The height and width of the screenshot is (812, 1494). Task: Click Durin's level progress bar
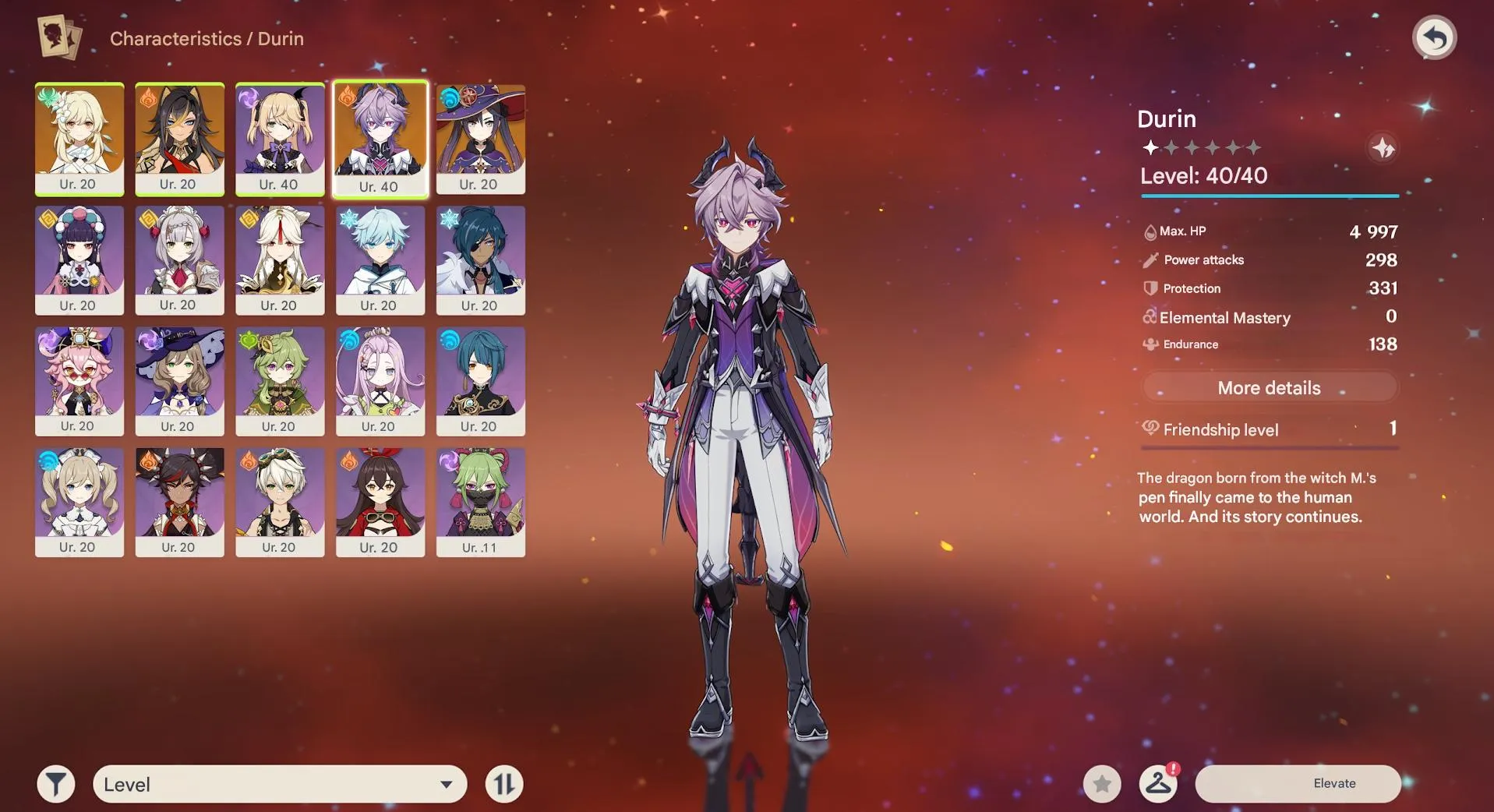click(x=1269, y=196)
